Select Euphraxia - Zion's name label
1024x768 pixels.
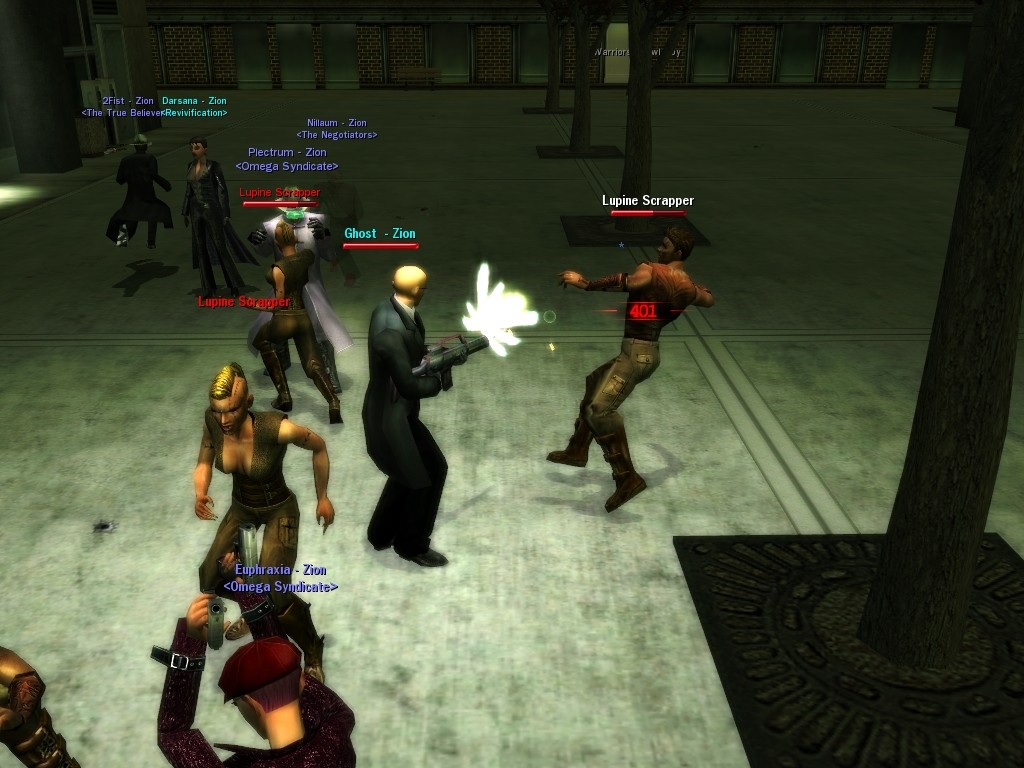tap(280, 570)
